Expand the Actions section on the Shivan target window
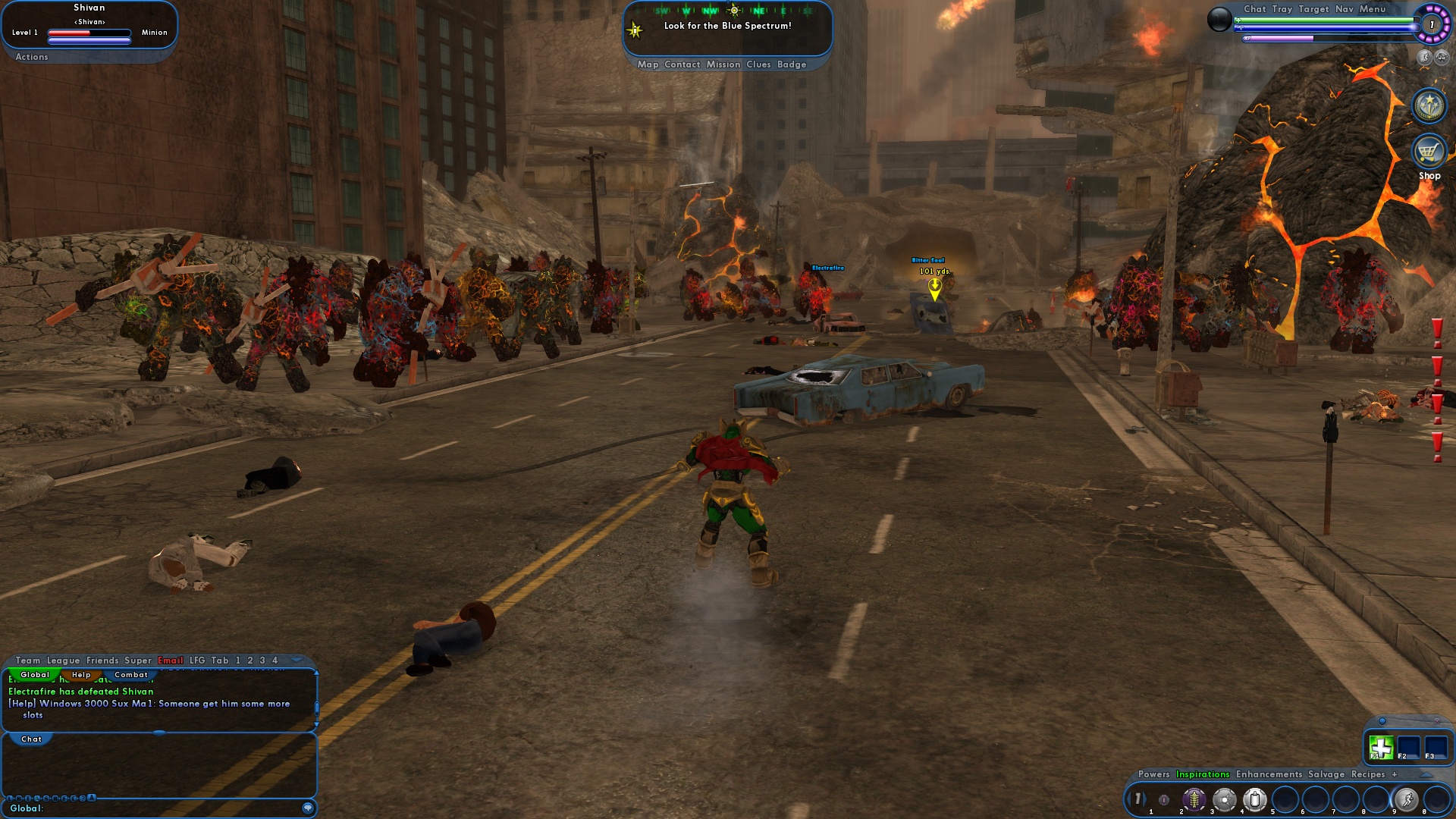Viewport: 1456px width, 819px height. pos(31,57)
